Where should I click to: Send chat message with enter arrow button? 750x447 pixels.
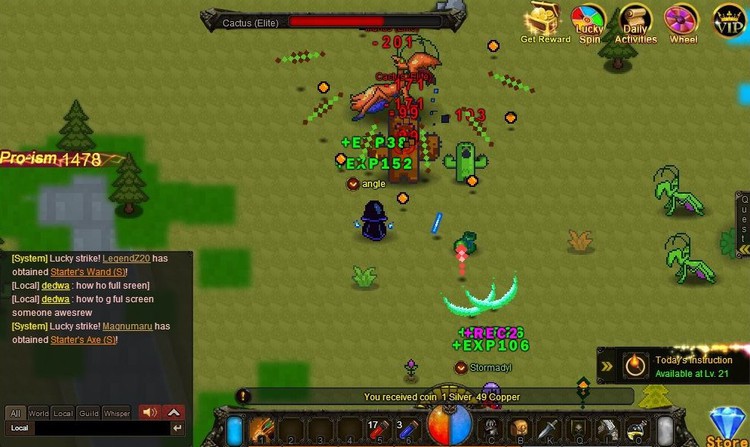(178, 428)
